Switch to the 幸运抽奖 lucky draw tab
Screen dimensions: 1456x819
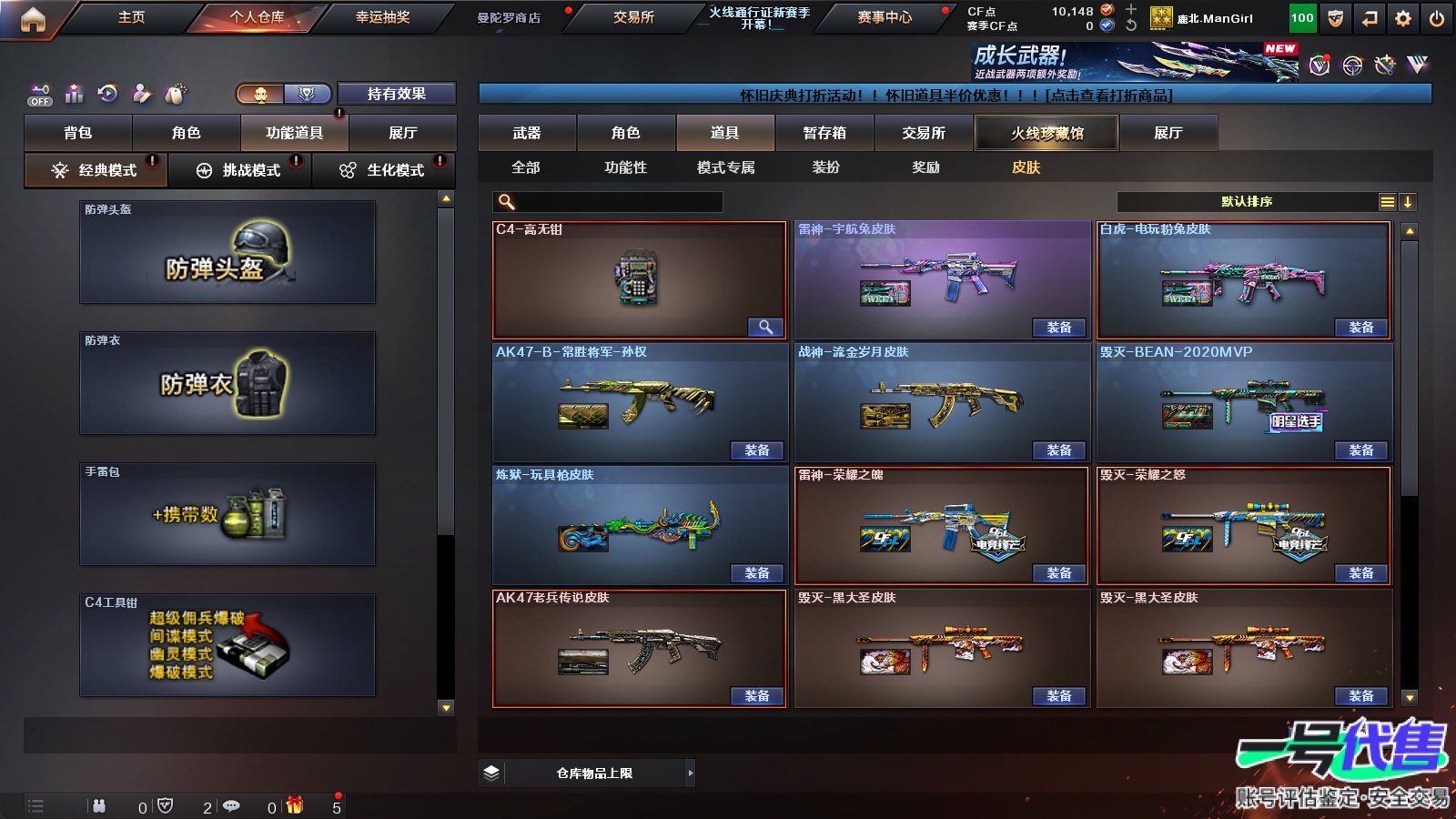(x=382, y=17)
